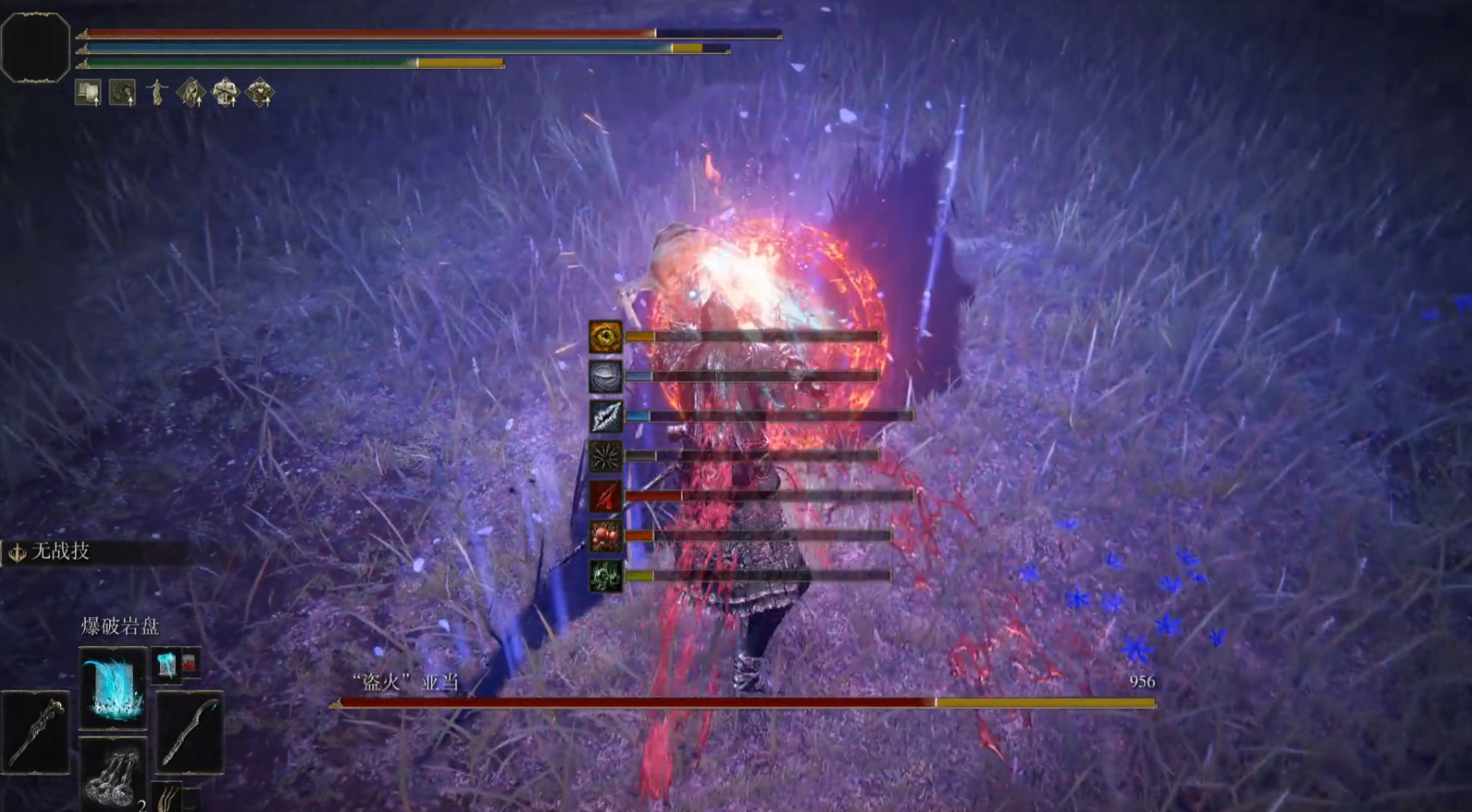Select the swirling circle buff icon
This screenshot has width=1472, height=812.
point(122,93)
